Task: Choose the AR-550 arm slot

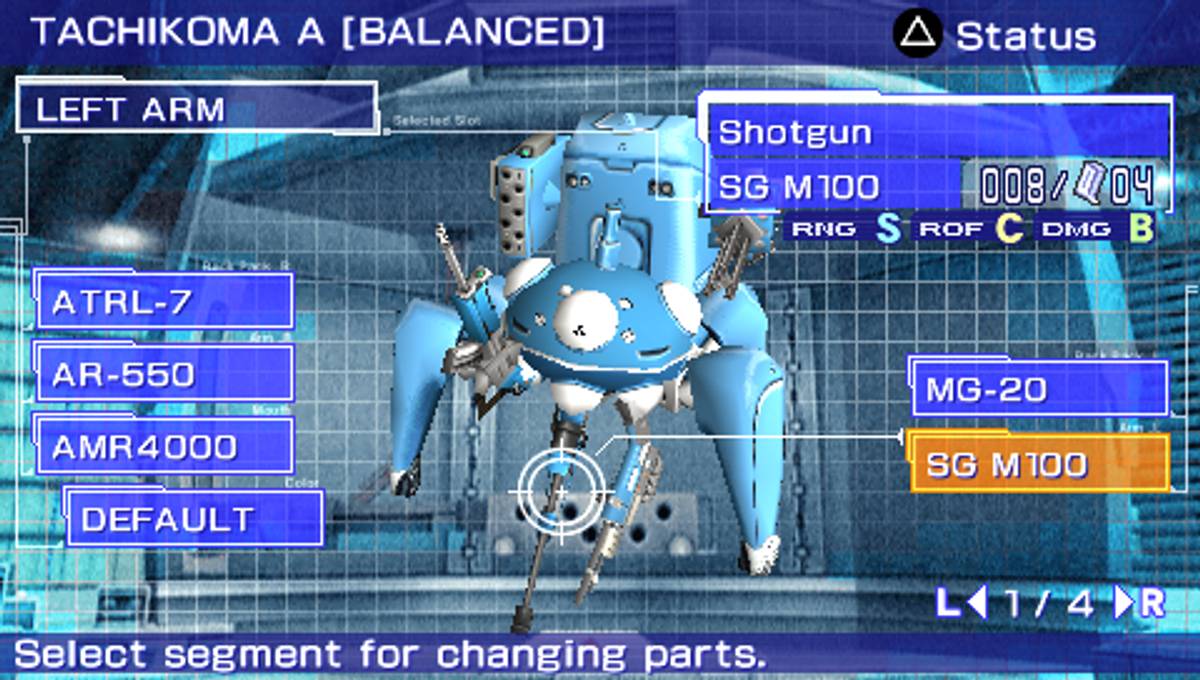Action: point(165,374)
